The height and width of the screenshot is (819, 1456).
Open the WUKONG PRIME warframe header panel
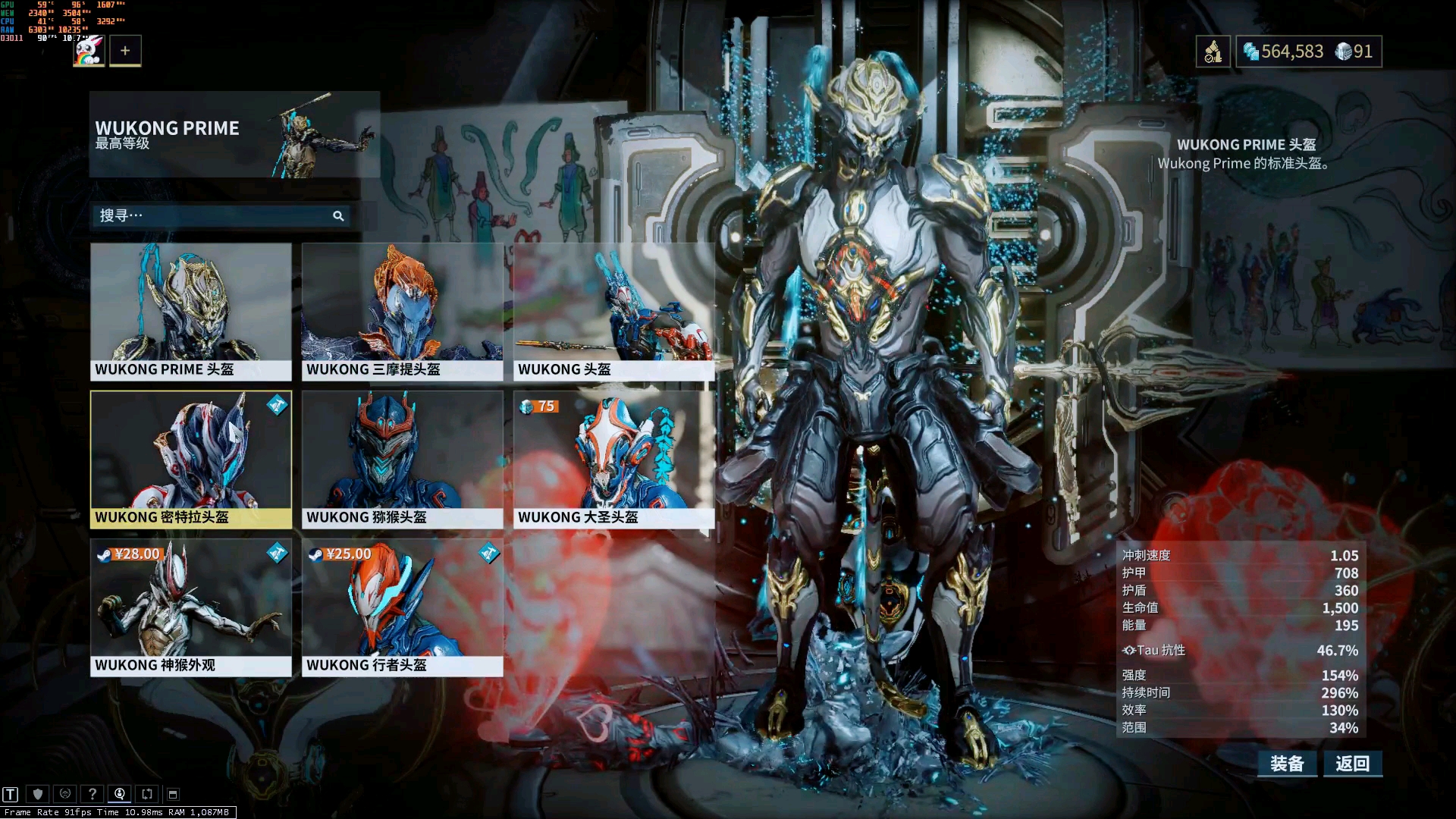(234, 134)
